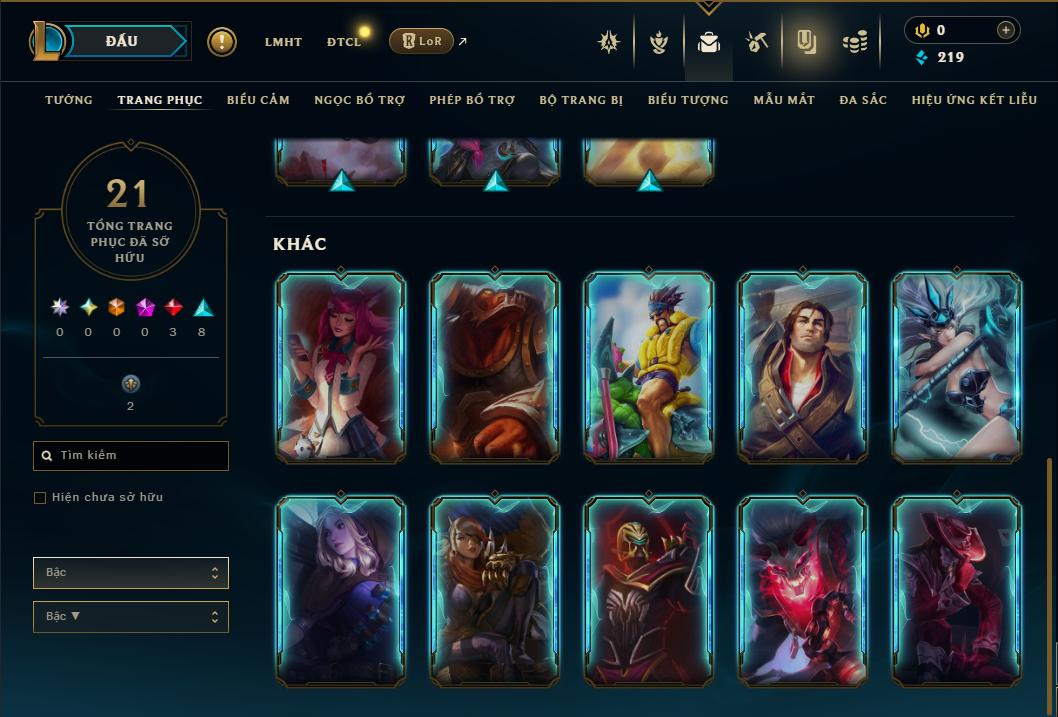Go to the NGỌC BỔ TRỢ tab
1058x717 pixels.
[x=359, y=100]
